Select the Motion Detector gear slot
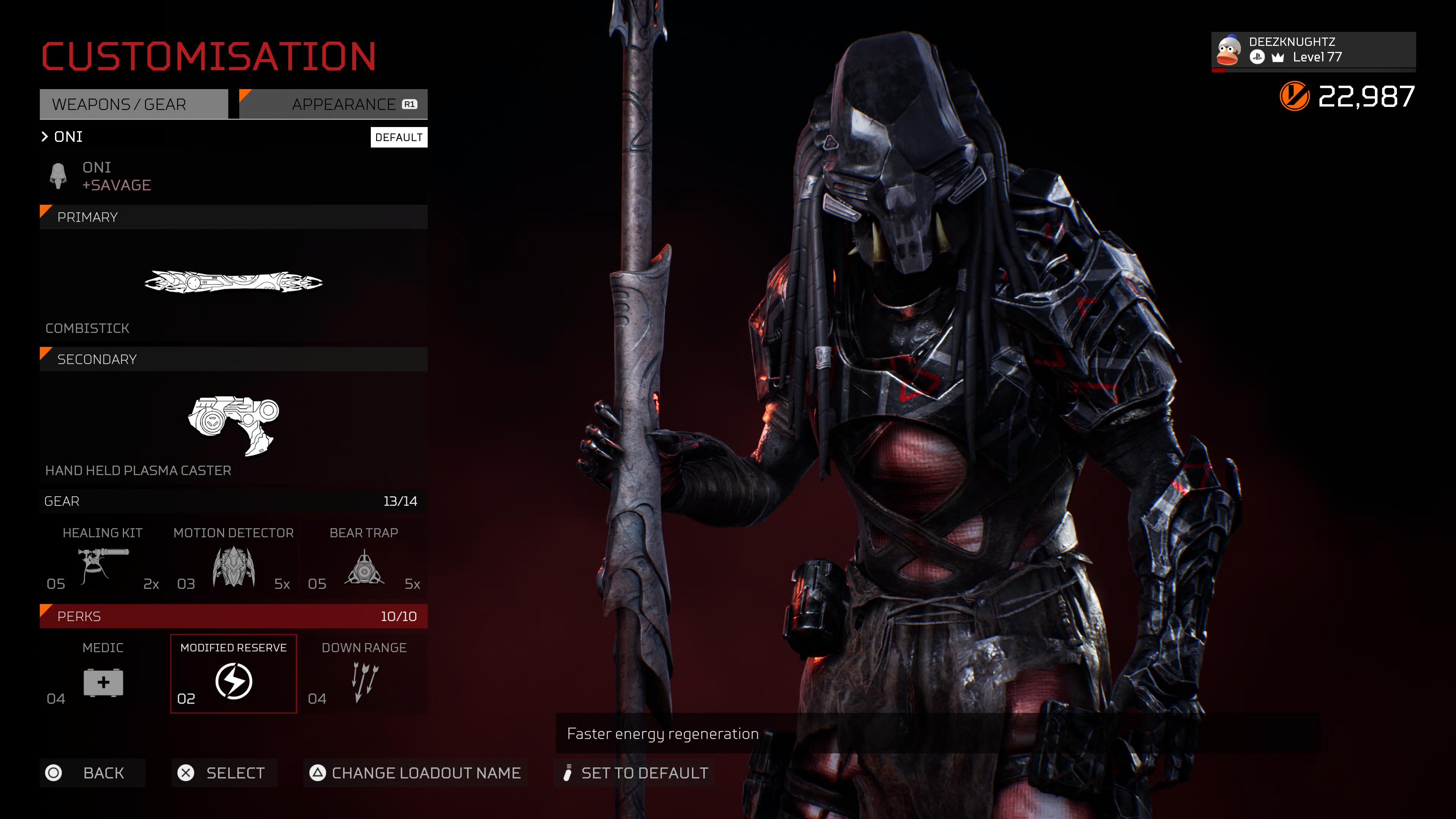Image resolution: width=1456 pixels, height=819 pixels. (x=234, y=560)
